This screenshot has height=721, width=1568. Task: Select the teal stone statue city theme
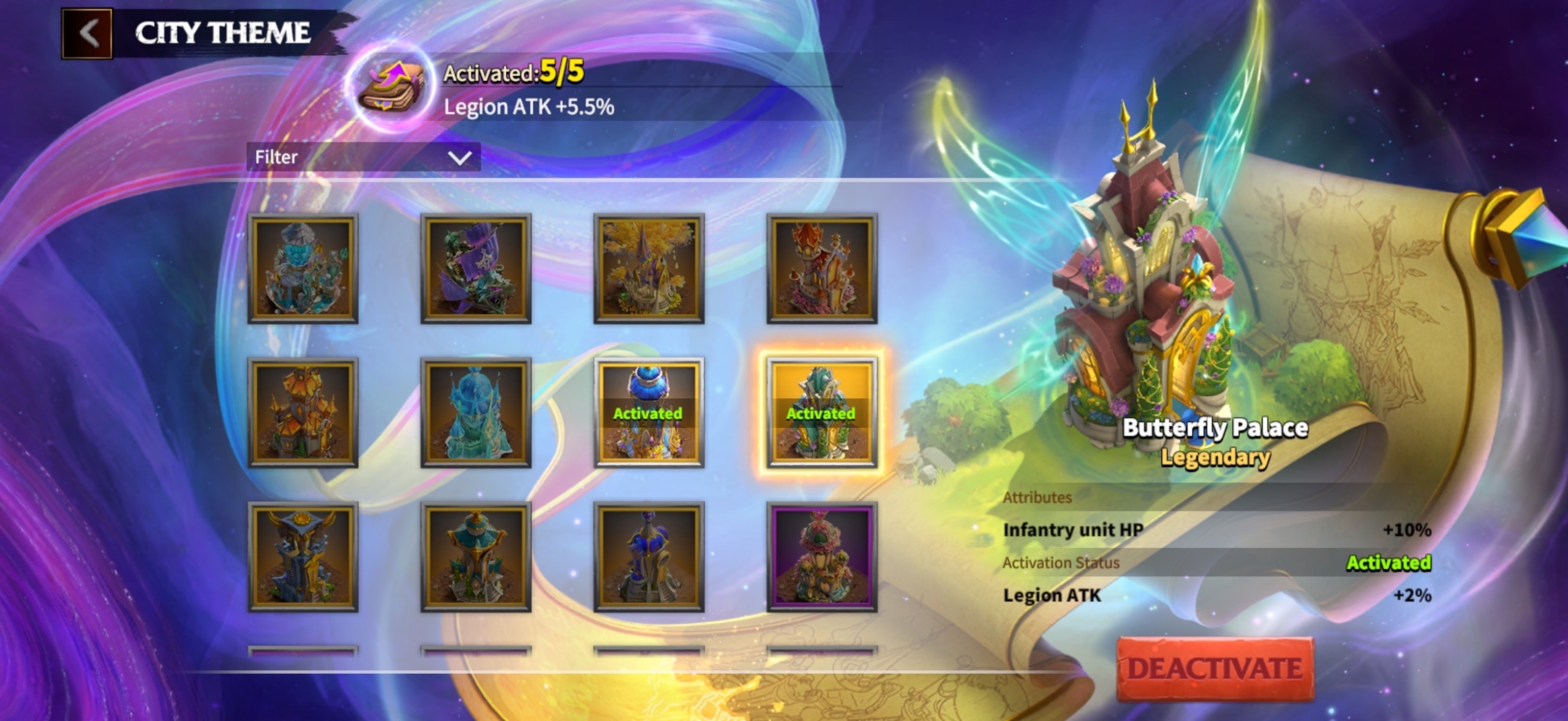[303, 268]
